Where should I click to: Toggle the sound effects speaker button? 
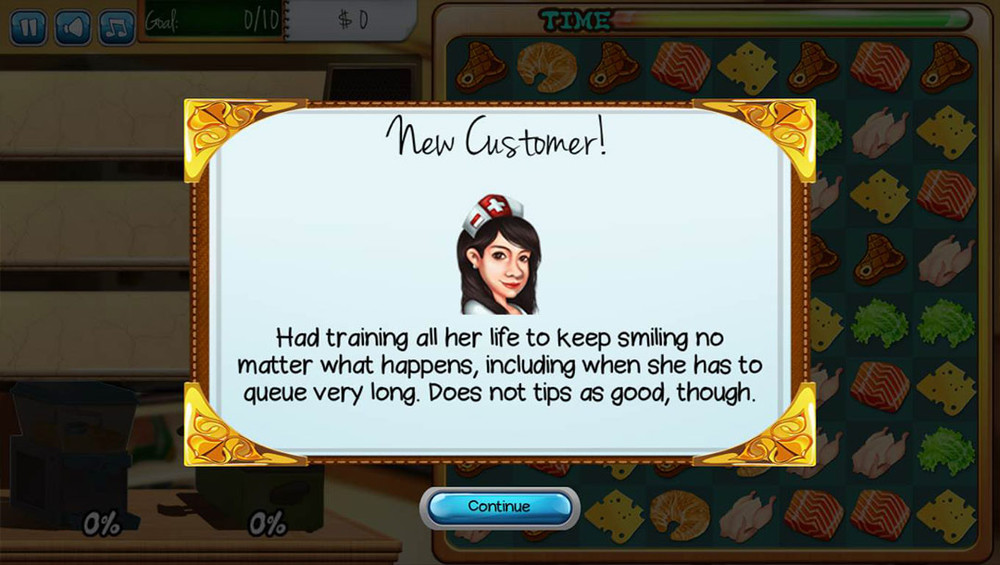(73, 27)
